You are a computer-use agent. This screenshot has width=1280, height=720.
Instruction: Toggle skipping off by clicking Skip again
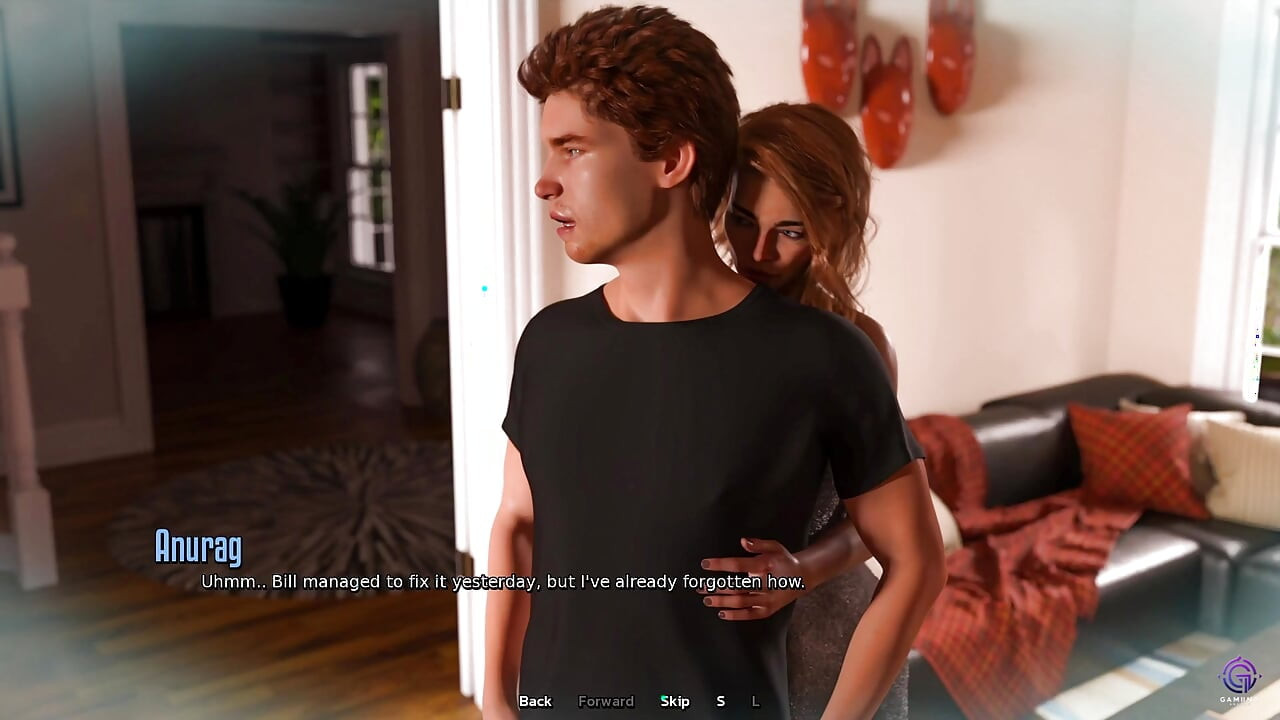[x=675, y=701]
